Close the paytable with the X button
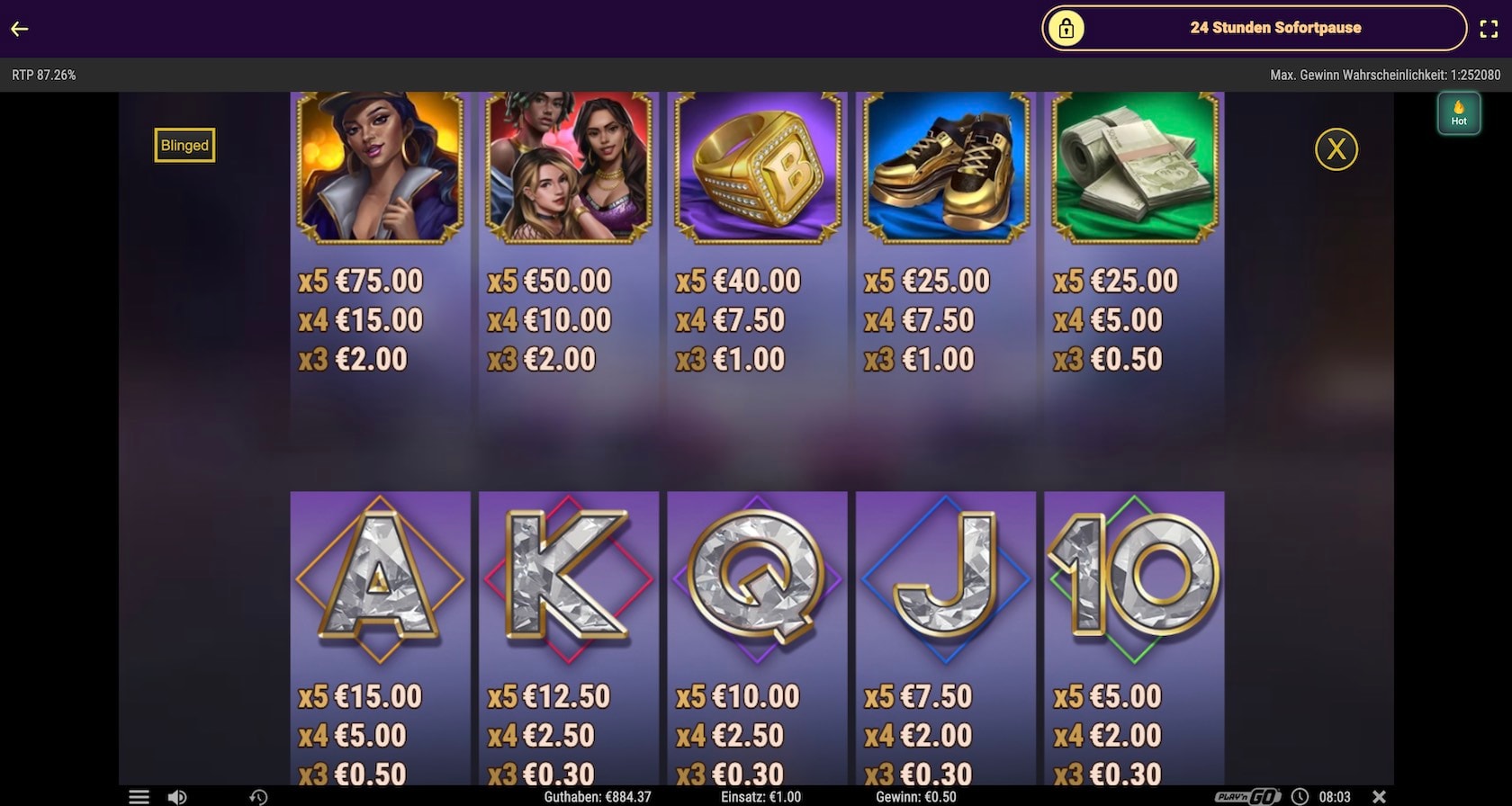Screen dimensions: 1512x806 click(1336, 149)
